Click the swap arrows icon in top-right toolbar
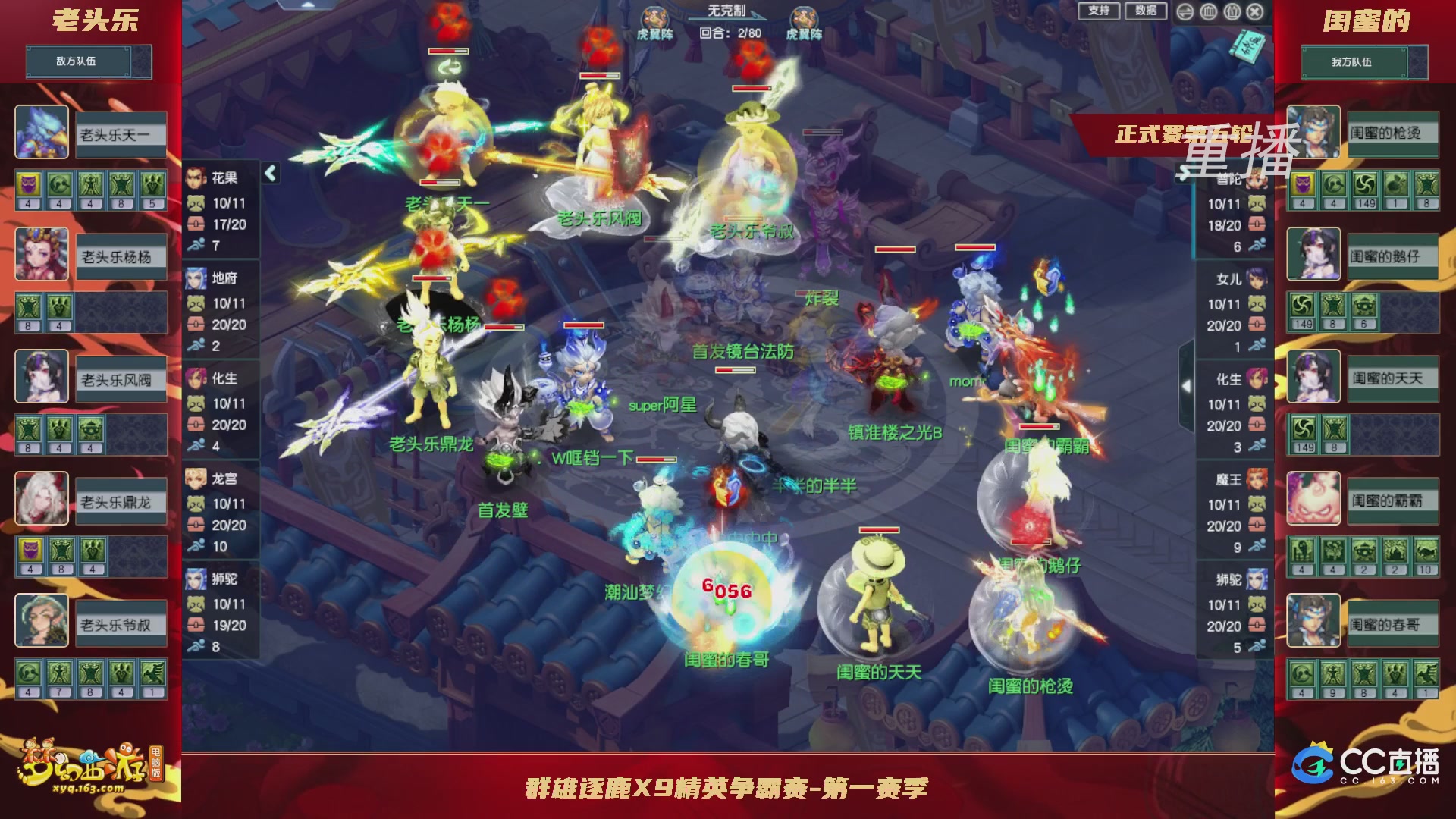The image size is (1456, 819). 1185,12
